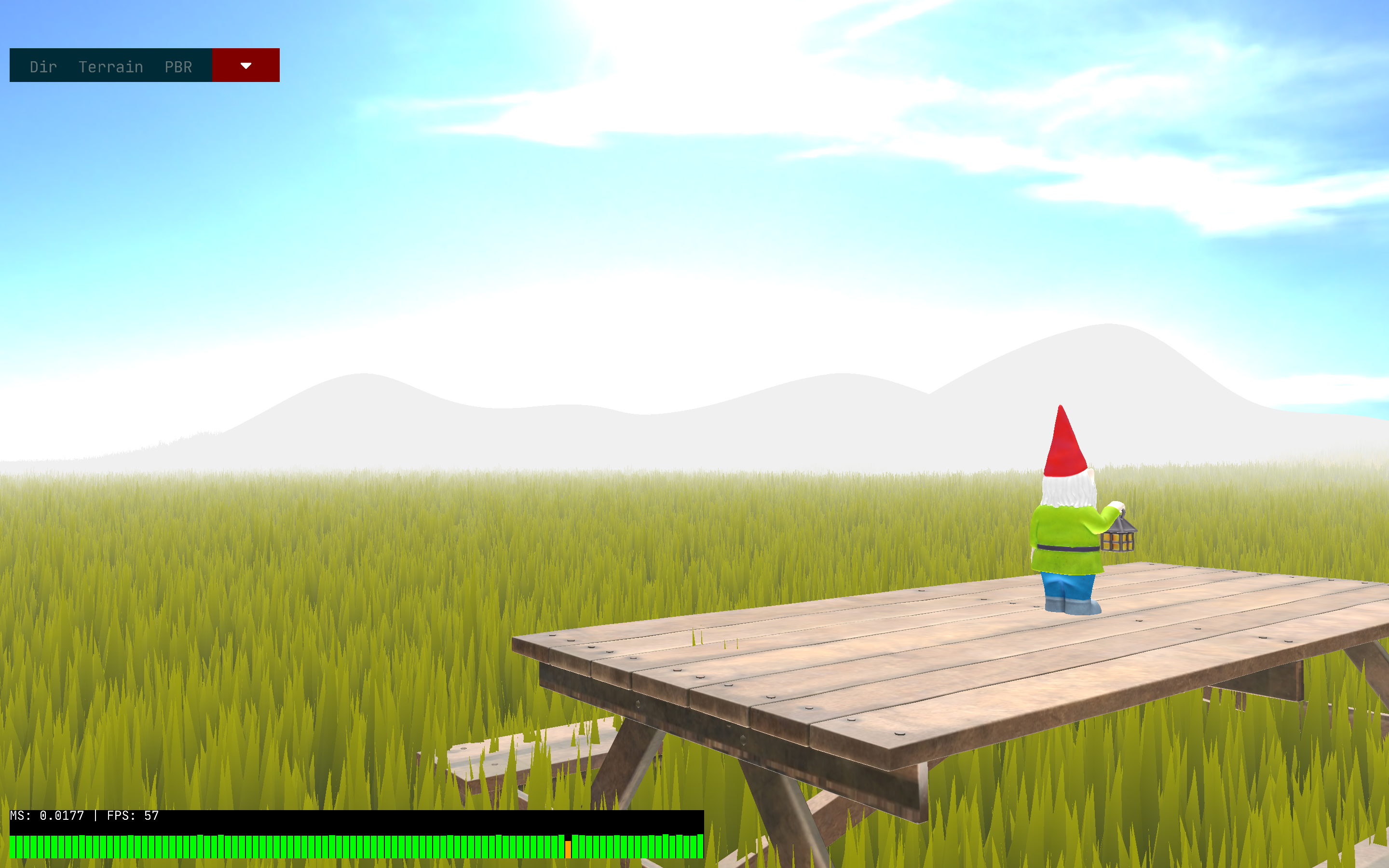Image resolution: width=1389 pixels, height=868 pixels.
Task: Expand the settings panel via the chevron
Action: [245, 65]
